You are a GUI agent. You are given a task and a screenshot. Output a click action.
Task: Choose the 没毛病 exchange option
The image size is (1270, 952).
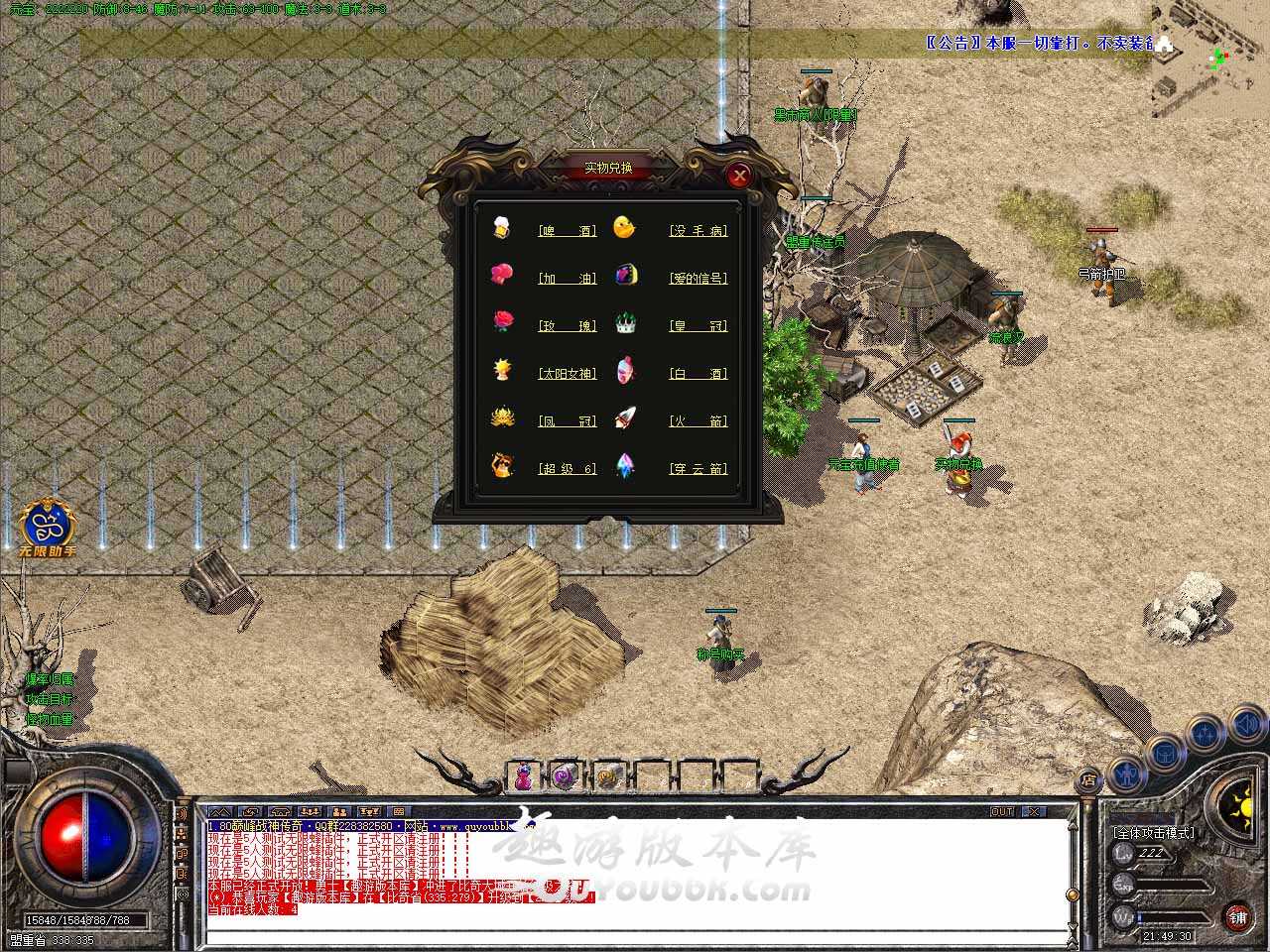point(698,230)
